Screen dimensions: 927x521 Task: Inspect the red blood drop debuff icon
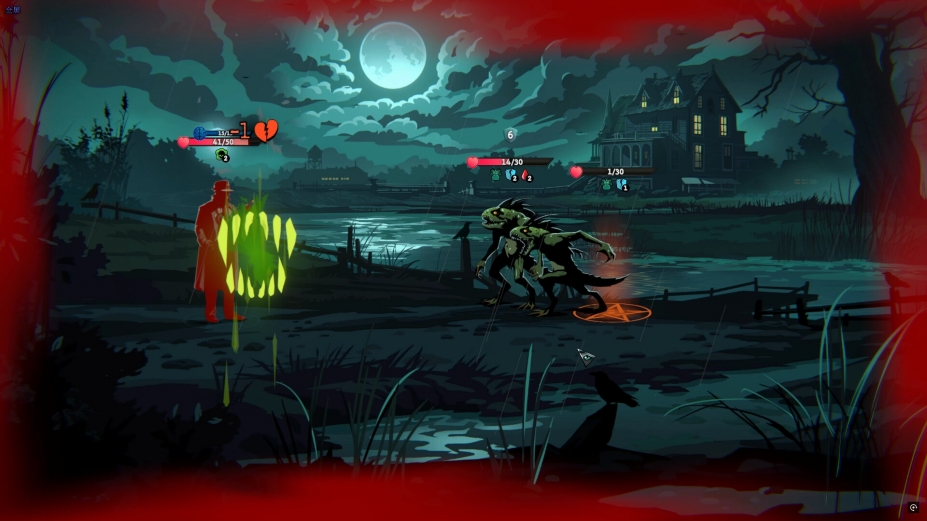525,176
